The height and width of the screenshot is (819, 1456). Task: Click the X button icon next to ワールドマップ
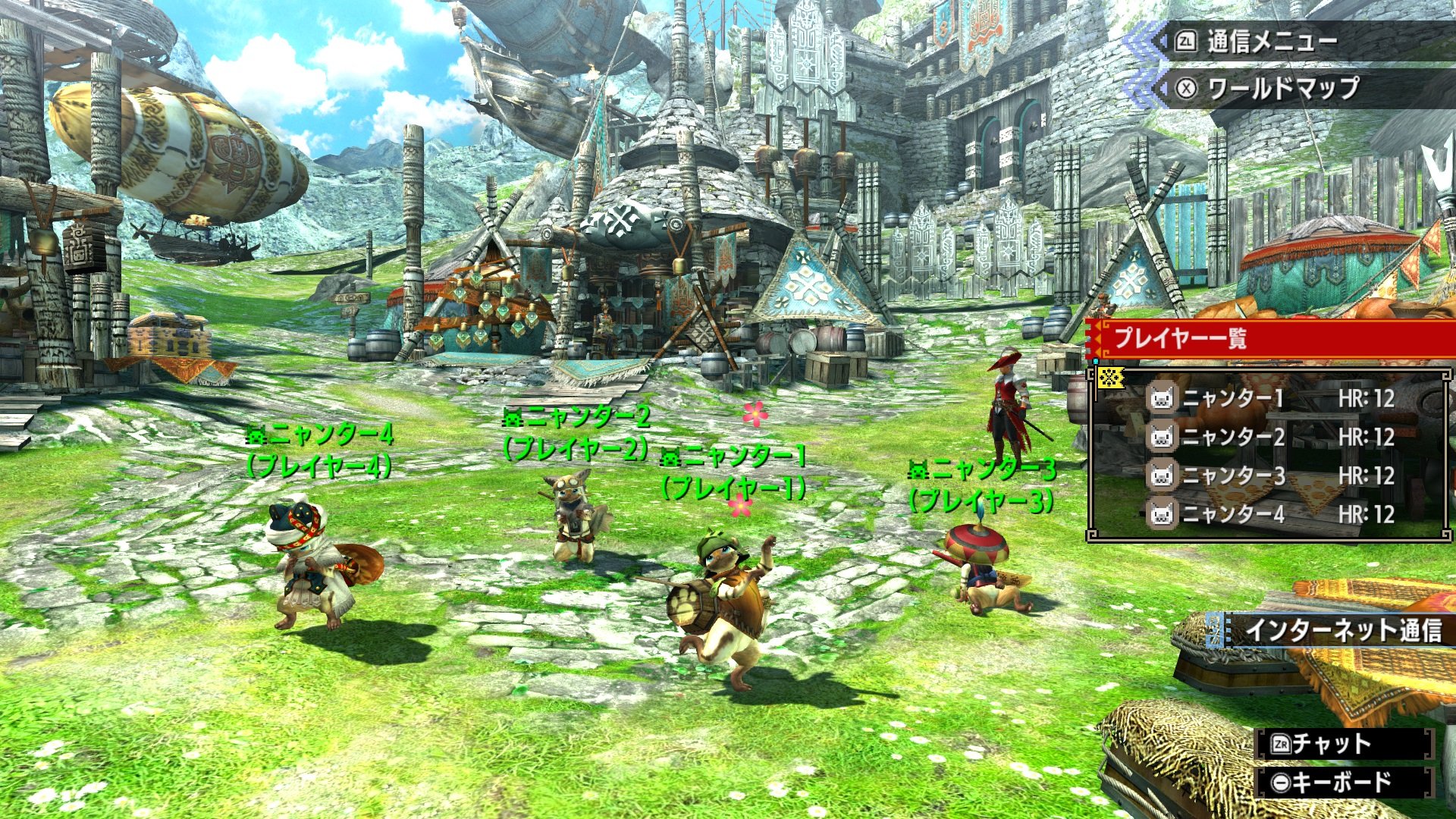1188,89
